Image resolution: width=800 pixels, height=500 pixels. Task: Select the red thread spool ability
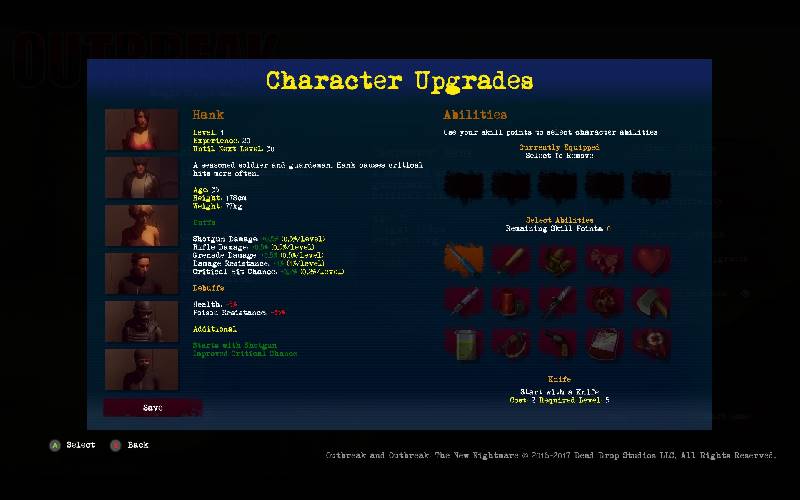click(x=511, y=300)
